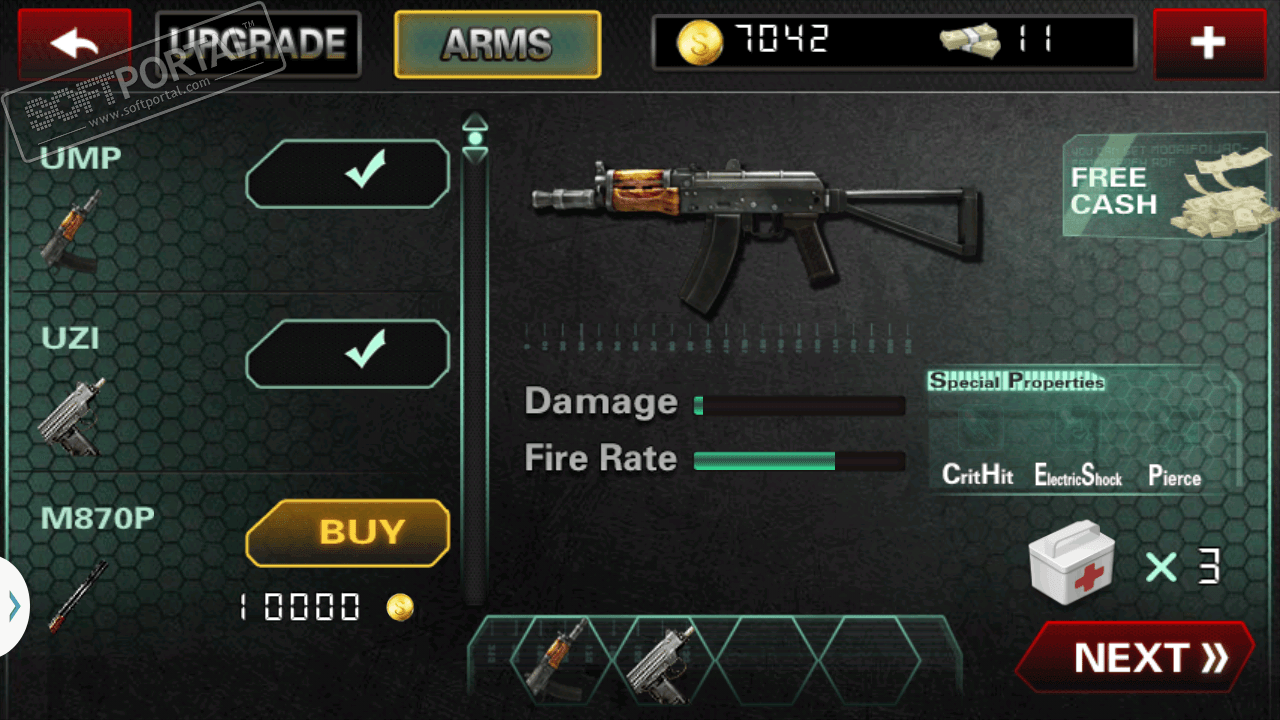Image resolution: width=1280 pixels, height=720 pixels.
Task: Buy the M870P shotgun
Action: (348, 532)
